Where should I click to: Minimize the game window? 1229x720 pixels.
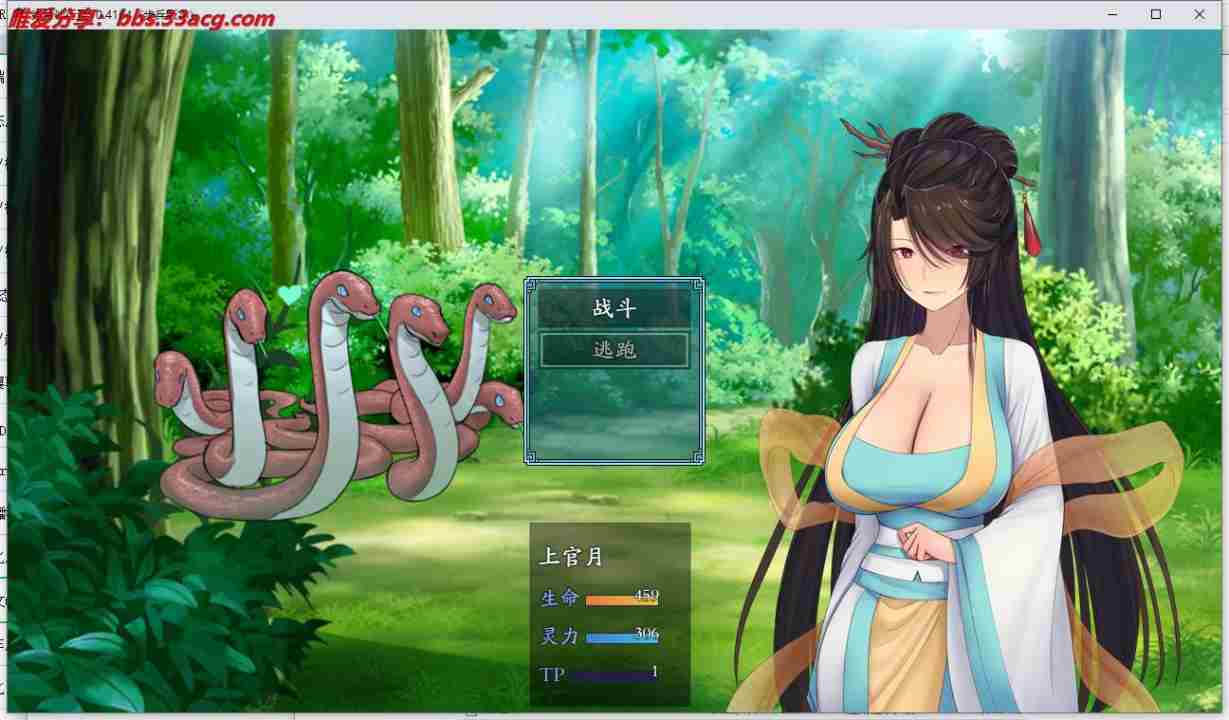point(1113,14)
